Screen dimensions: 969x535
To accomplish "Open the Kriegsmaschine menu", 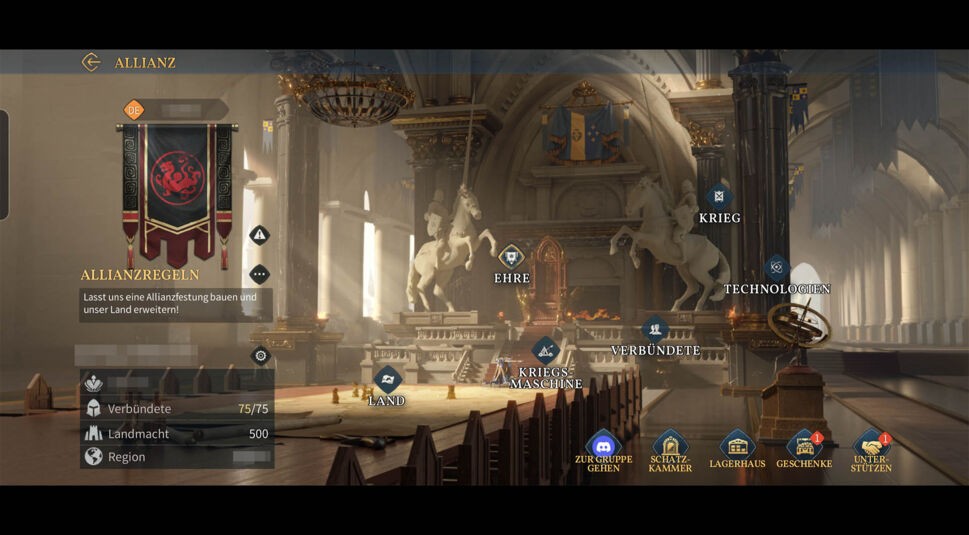I will point(545,350).
